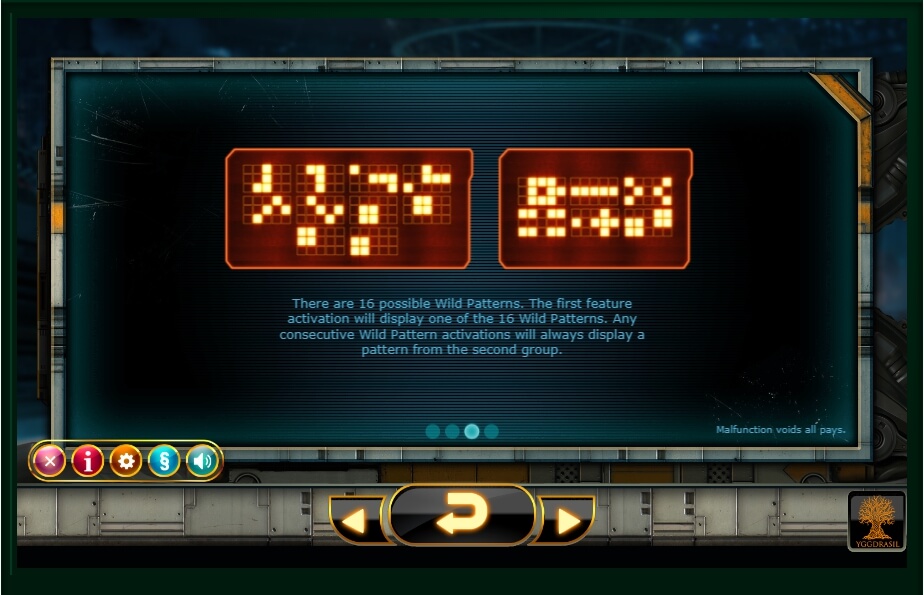This screenshot has width=924, height=595.
Task: Advance to the next paytable page
Action: click(567, 521)
